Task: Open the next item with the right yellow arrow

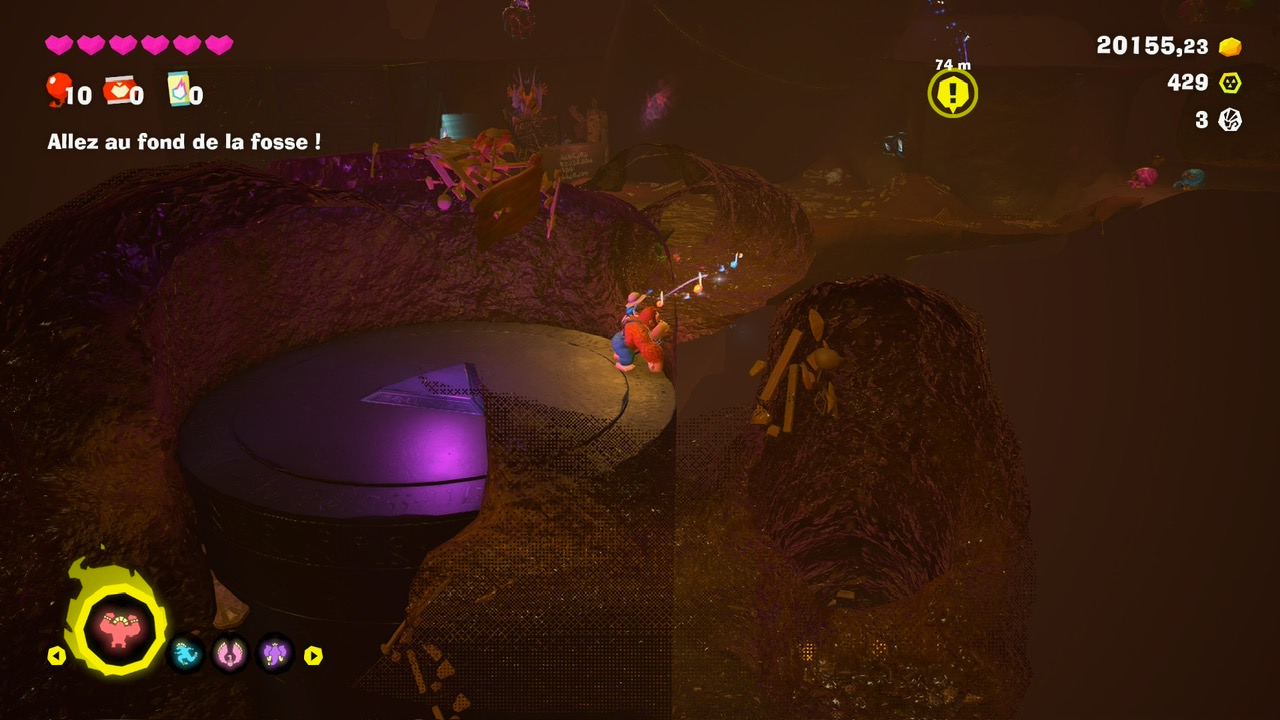Action: [x=315, y=655]
